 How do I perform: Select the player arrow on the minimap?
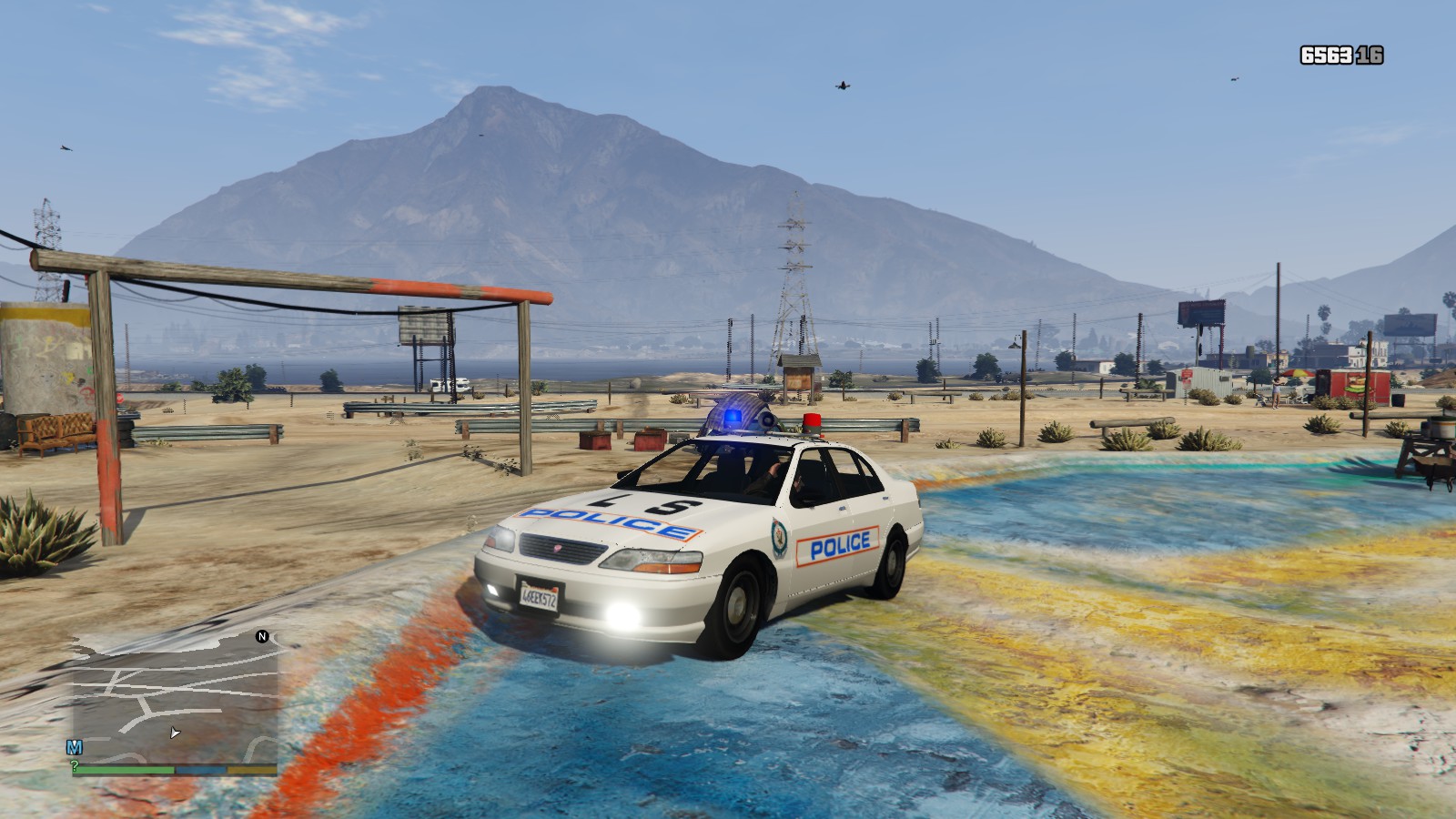(x=175, y=733)
